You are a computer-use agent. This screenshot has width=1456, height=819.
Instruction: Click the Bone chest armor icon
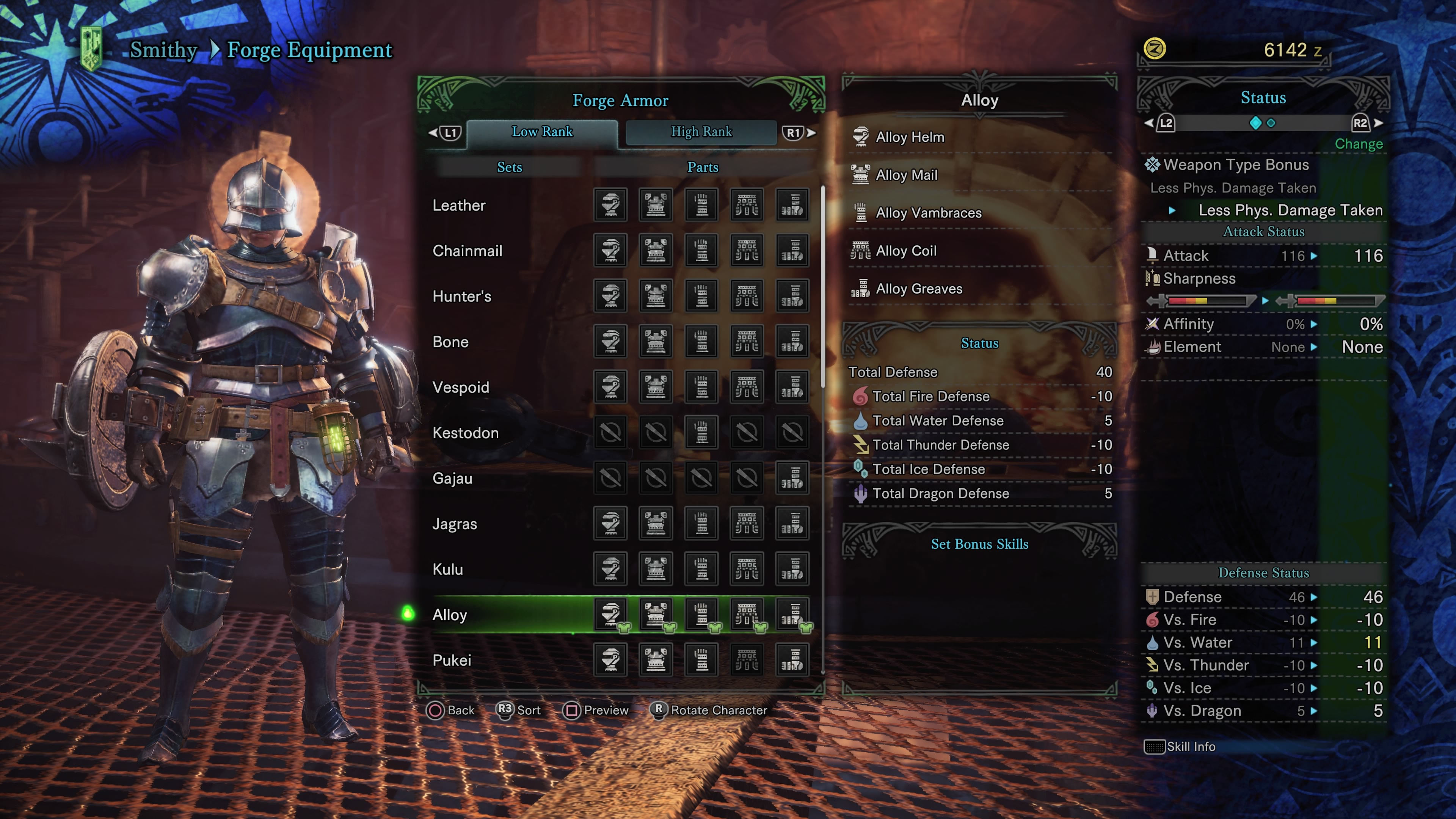point(656,342)
